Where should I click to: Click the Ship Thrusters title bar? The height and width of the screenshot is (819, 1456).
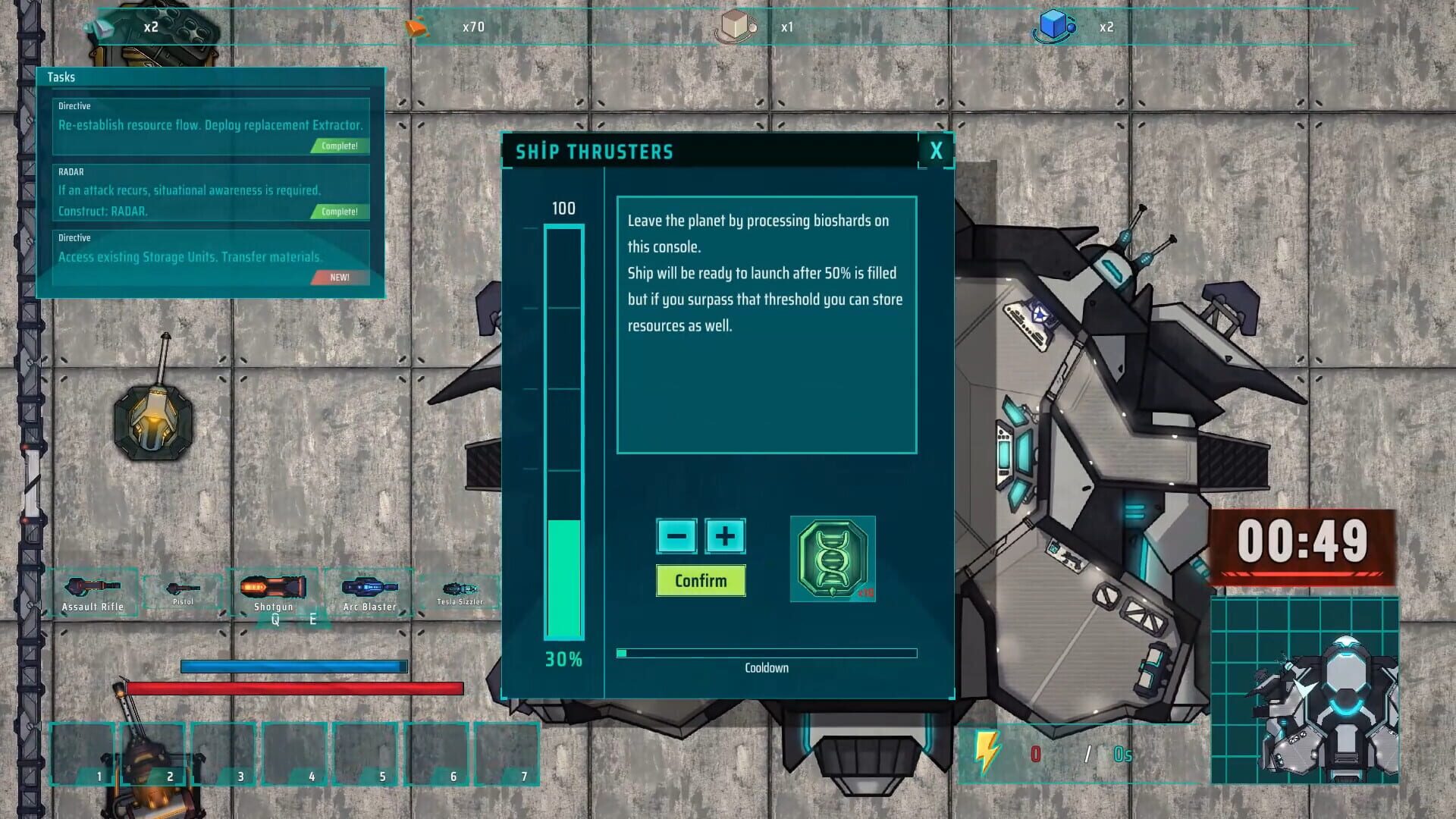click(595, 151)
